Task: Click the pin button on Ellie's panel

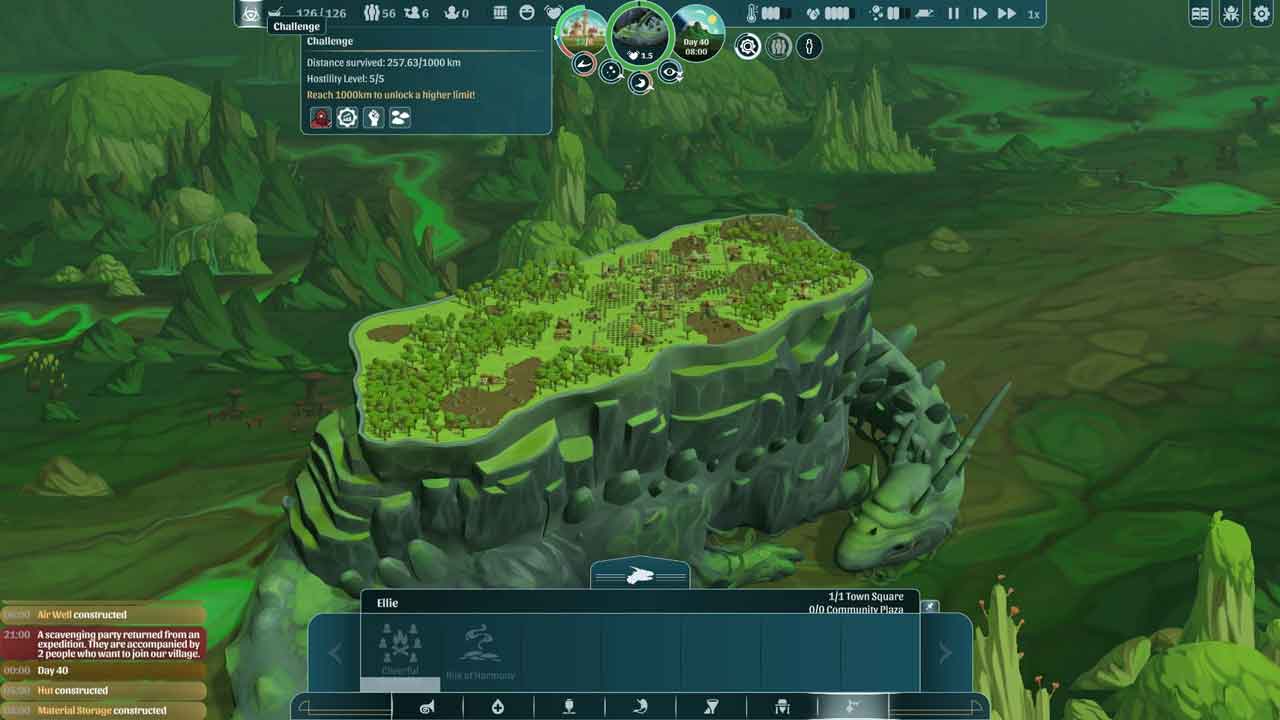Action: 930,607
